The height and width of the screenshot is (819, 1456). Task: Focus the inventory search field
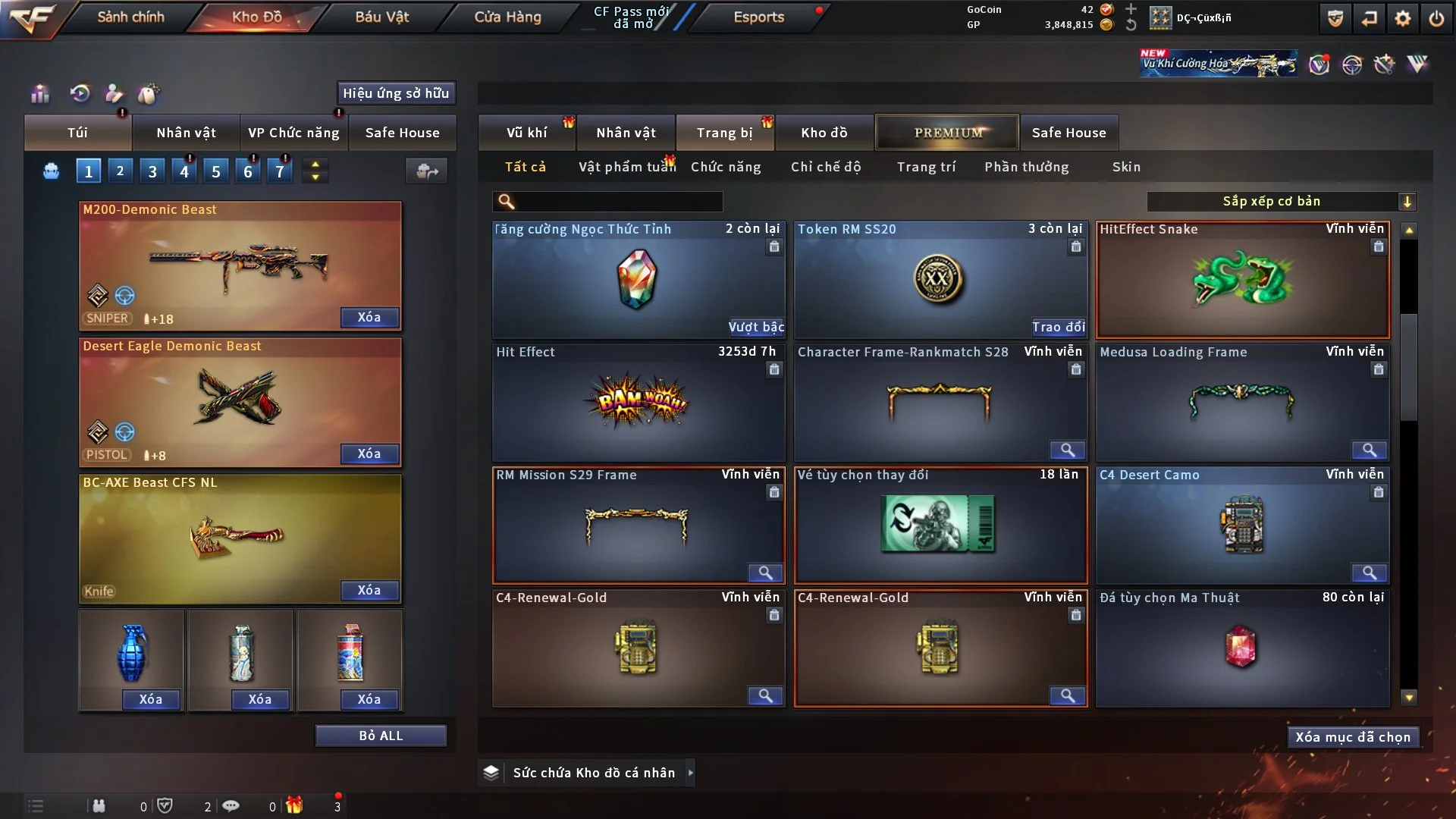(x=618, y=201)
